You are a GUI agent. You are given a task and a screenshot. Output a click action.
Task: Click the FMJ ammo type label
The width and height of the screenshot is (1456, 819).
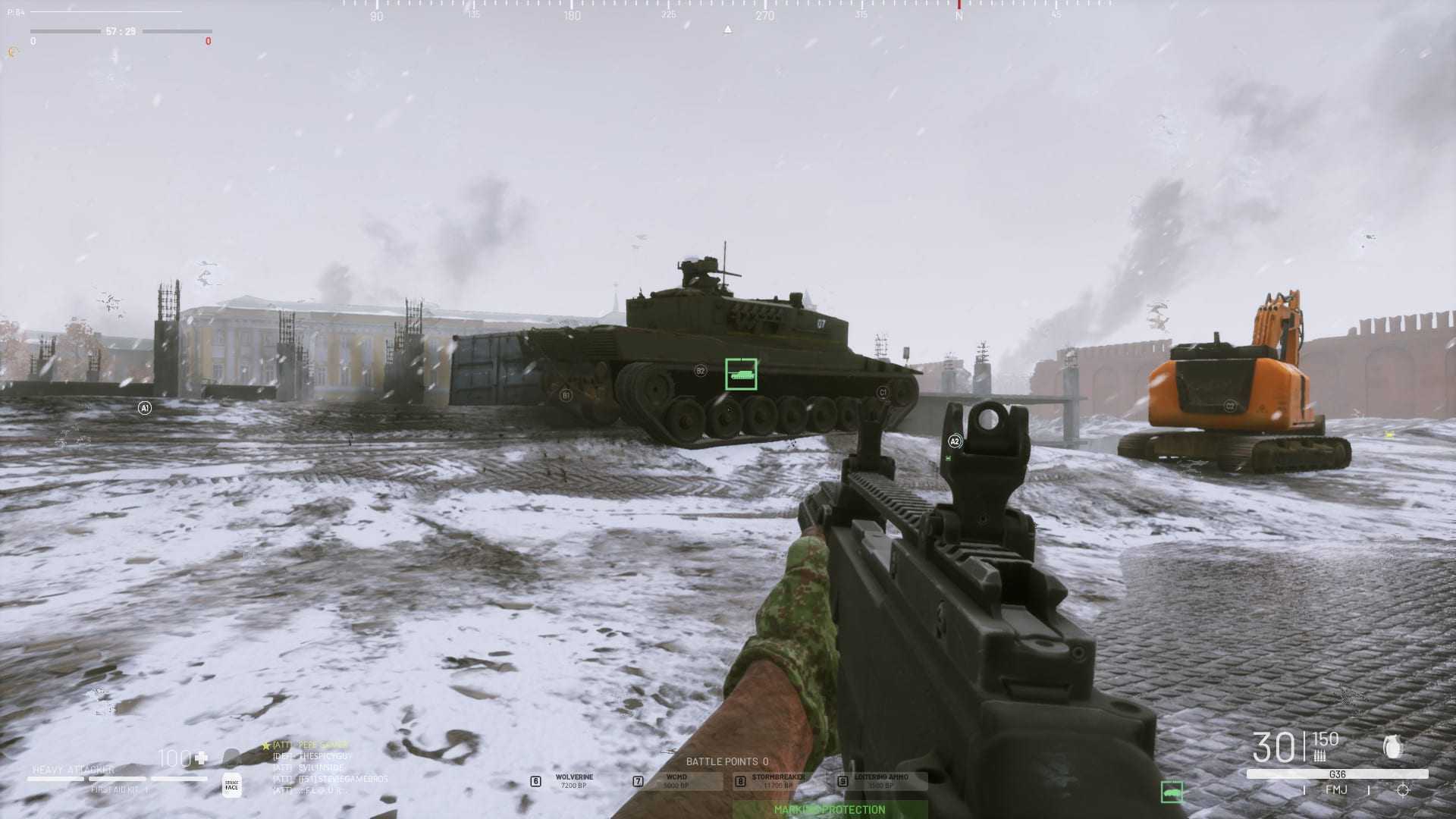[1336, 790]
